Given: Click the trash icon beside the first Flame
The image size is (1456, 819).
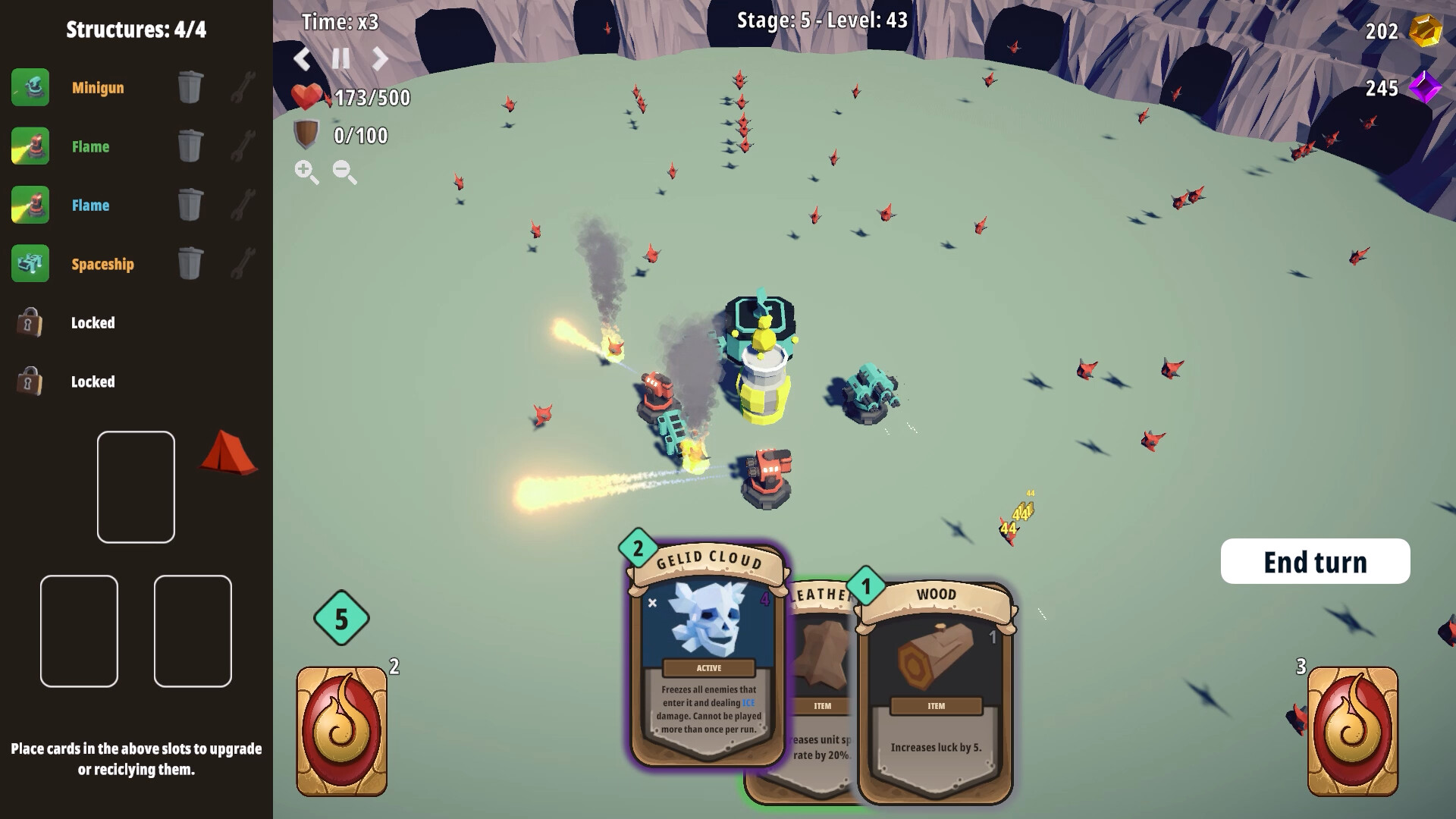Looking at the screenshot, I should pyautogui.click(x=190, y=146).
